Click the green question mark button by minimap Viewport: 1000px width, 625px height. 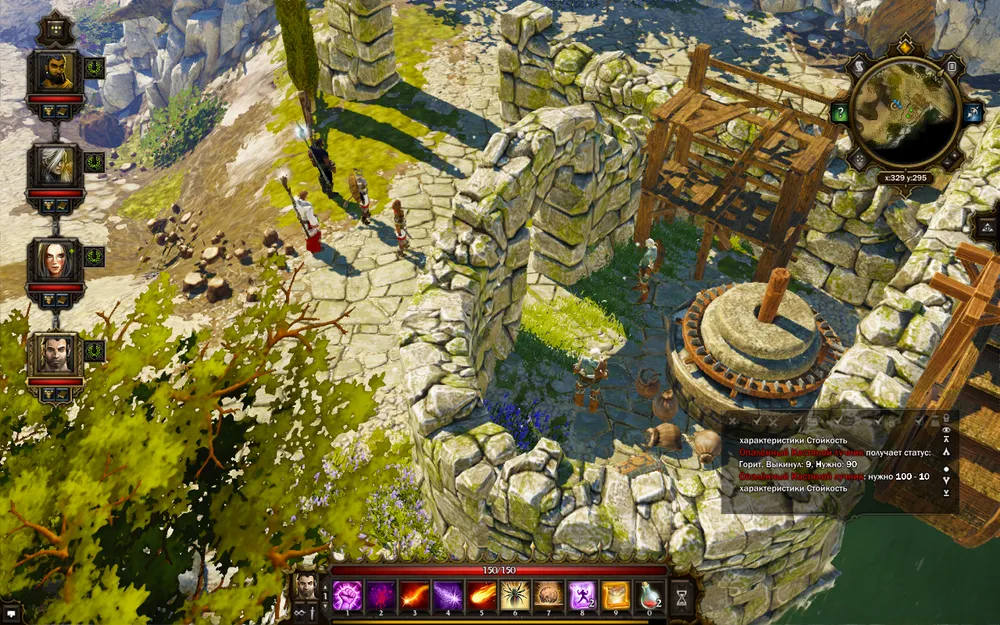841,113
